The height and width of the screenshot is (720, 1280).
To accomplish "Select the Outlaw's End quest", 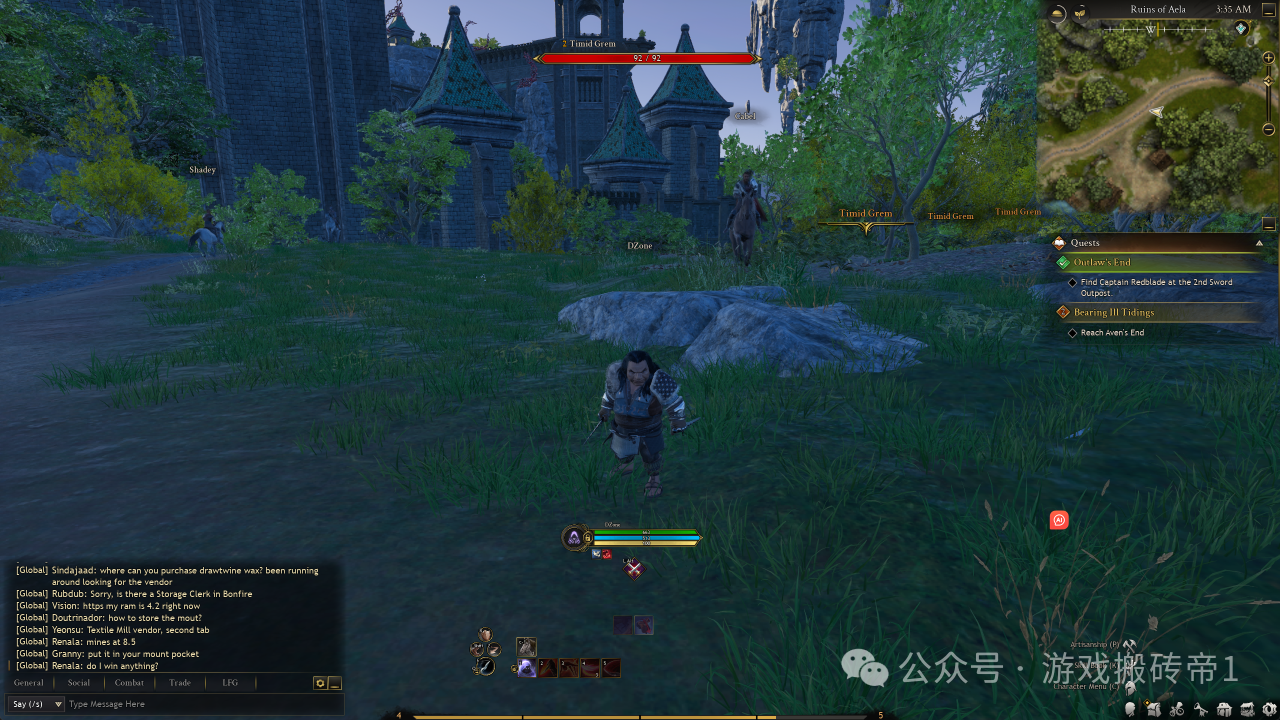I will point(1102,263).
